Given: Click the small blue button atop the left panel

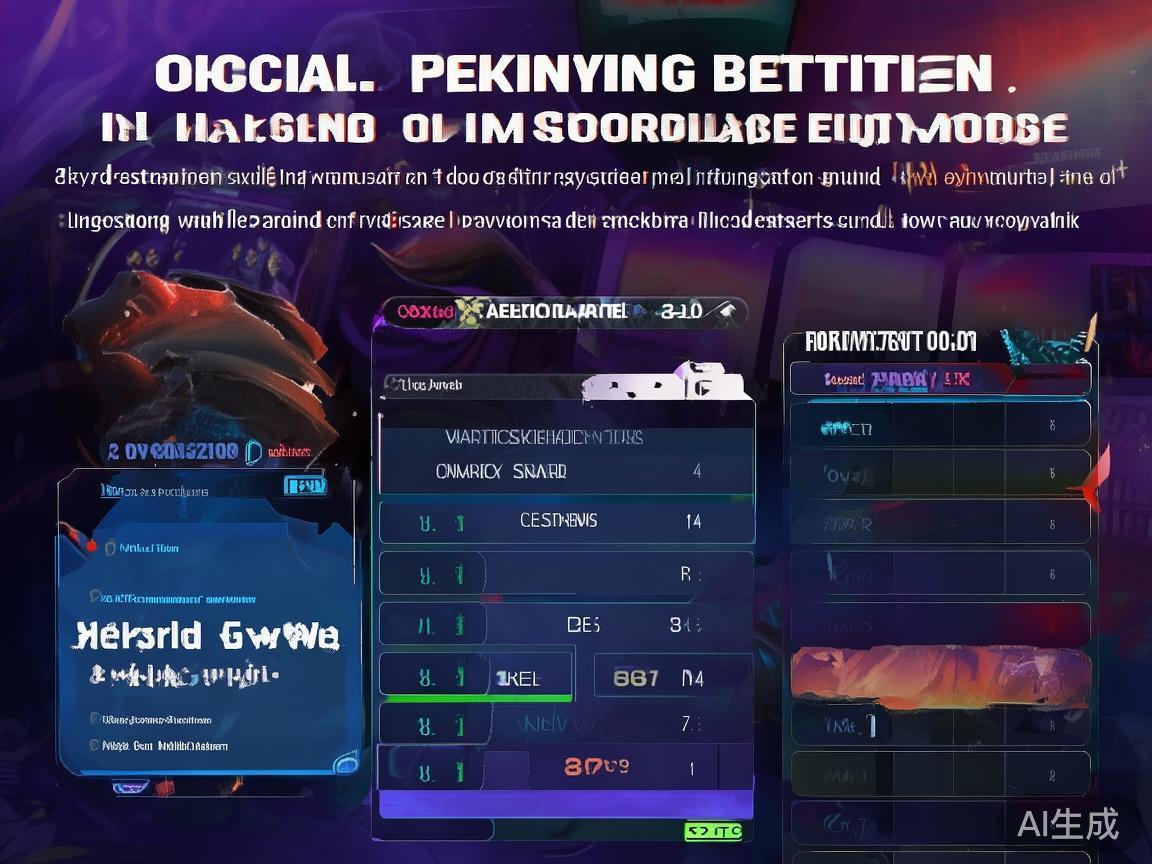Looking at the screenshot, I should (x=305, y=486).
